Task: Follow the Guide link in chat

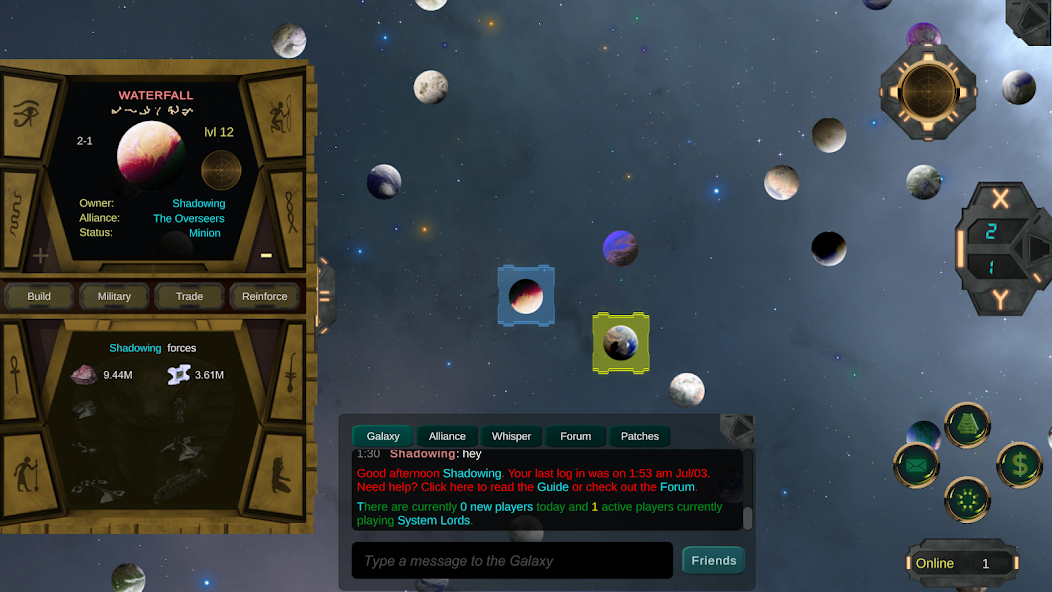Action: [553, 487]
